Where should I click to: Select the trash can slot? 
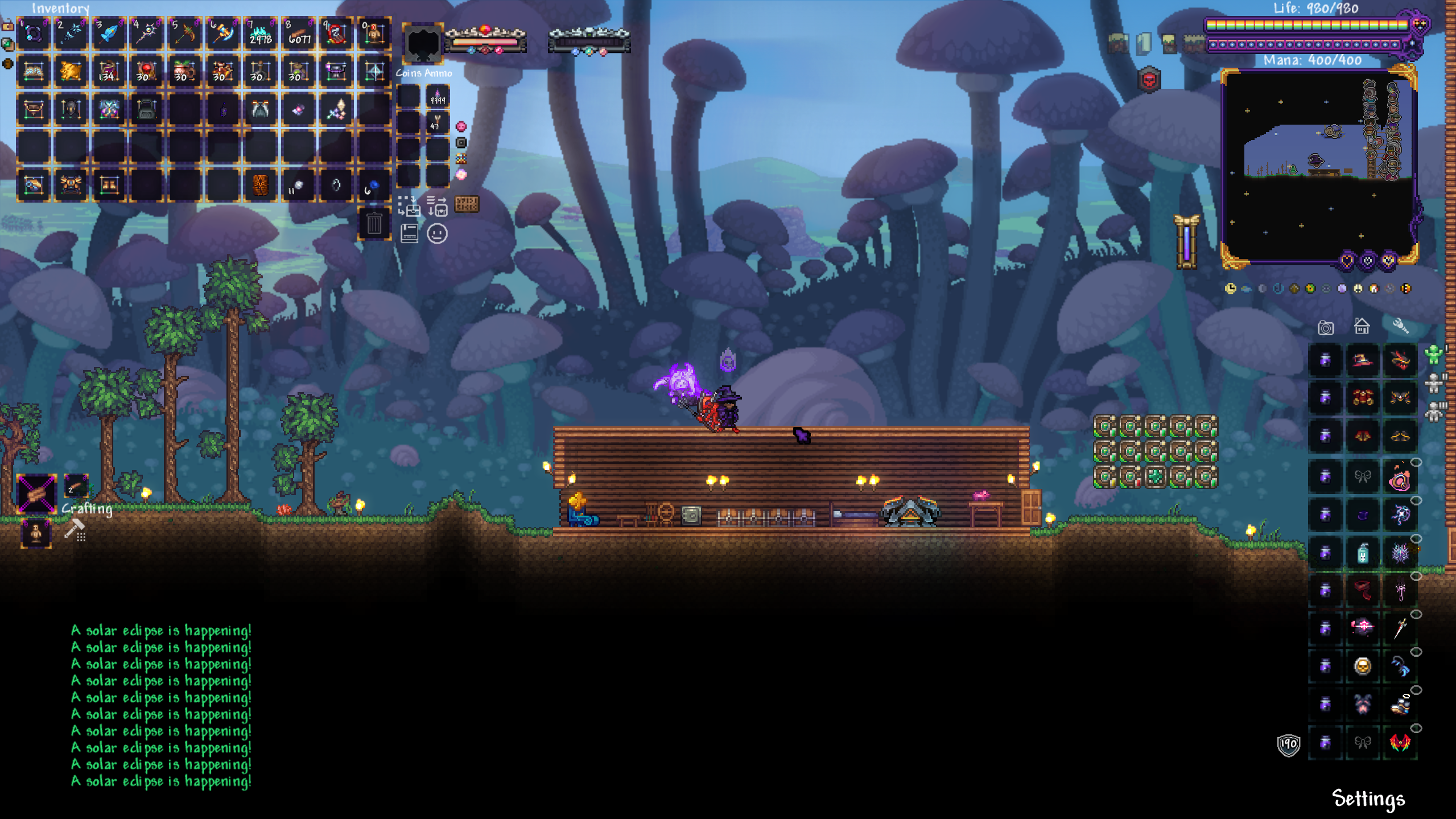(x=374, y=224)
